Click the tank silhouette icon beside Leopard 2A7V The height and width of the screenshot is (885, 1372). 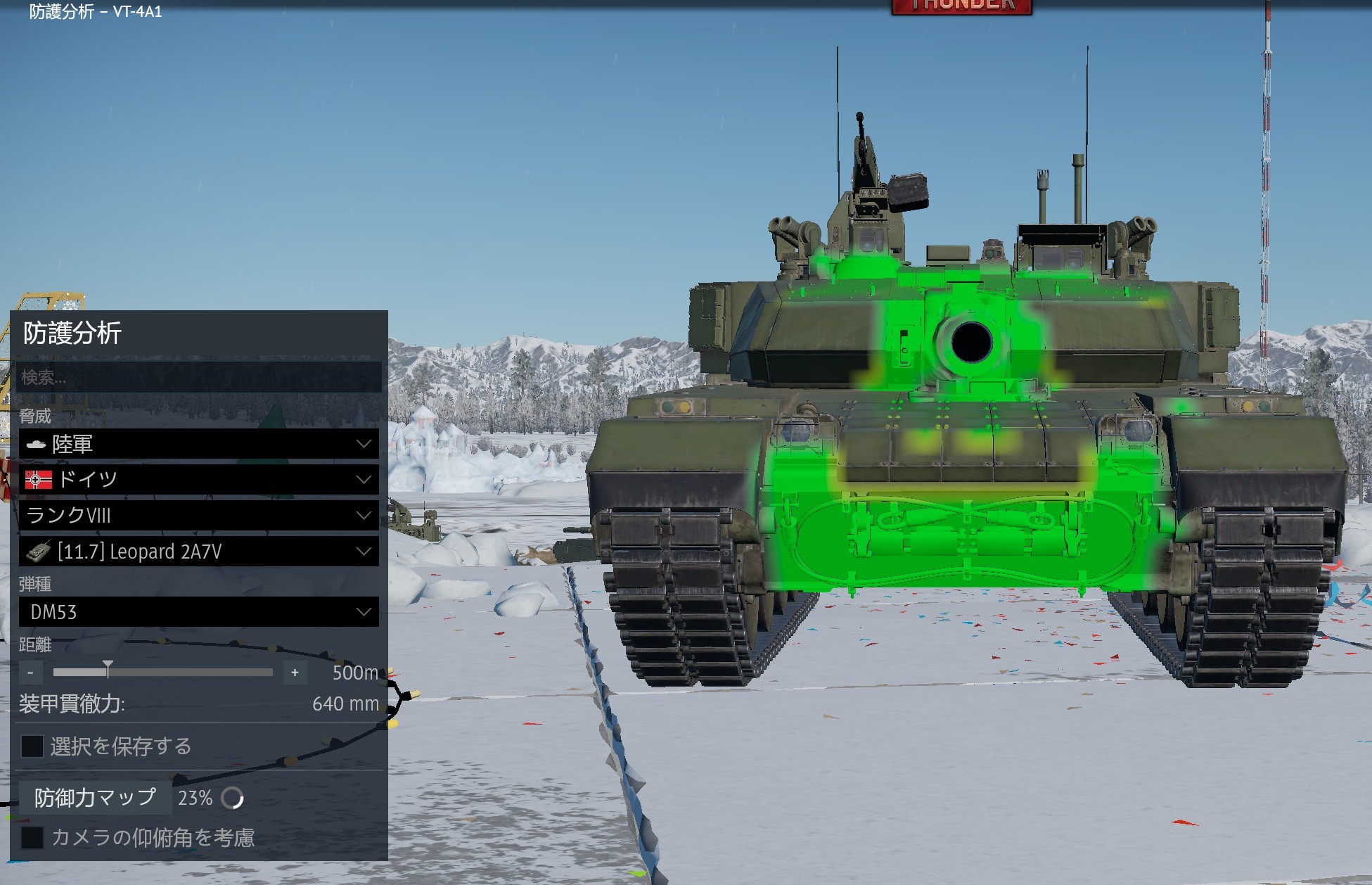point(37,552)
